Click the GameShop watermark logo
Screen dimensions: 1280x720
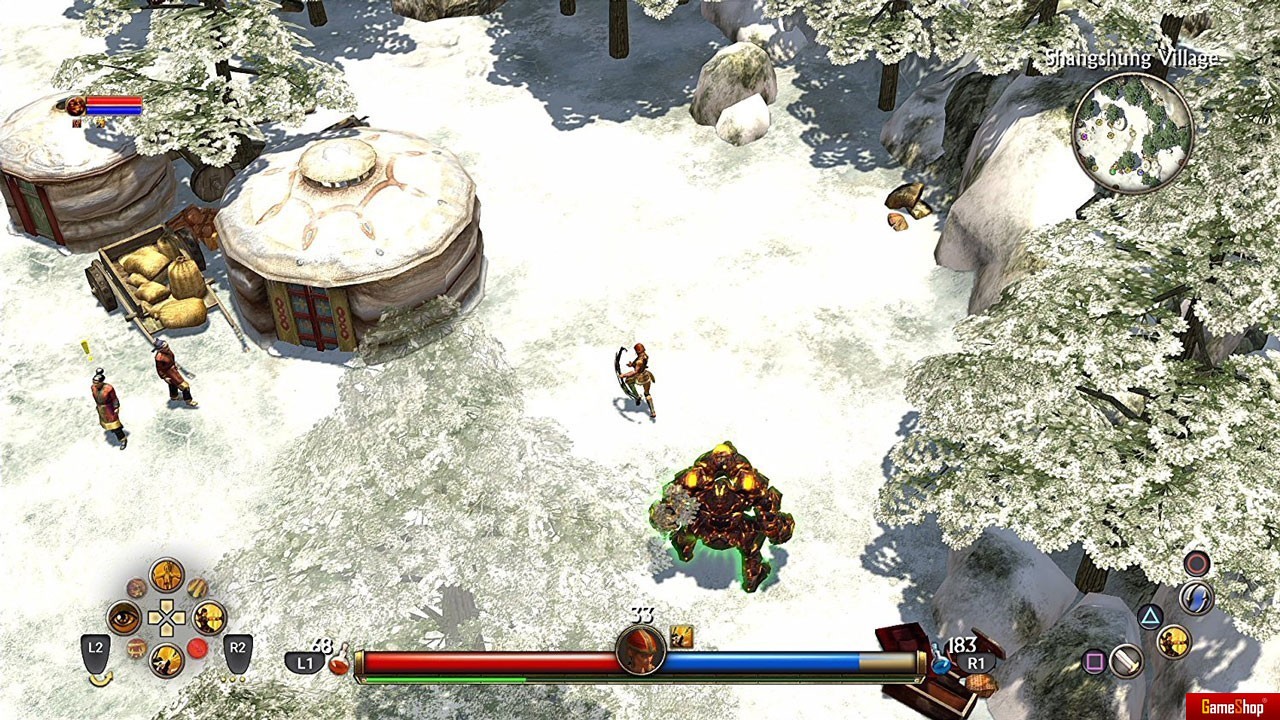pyautogui.click(x=1232, y=707)
